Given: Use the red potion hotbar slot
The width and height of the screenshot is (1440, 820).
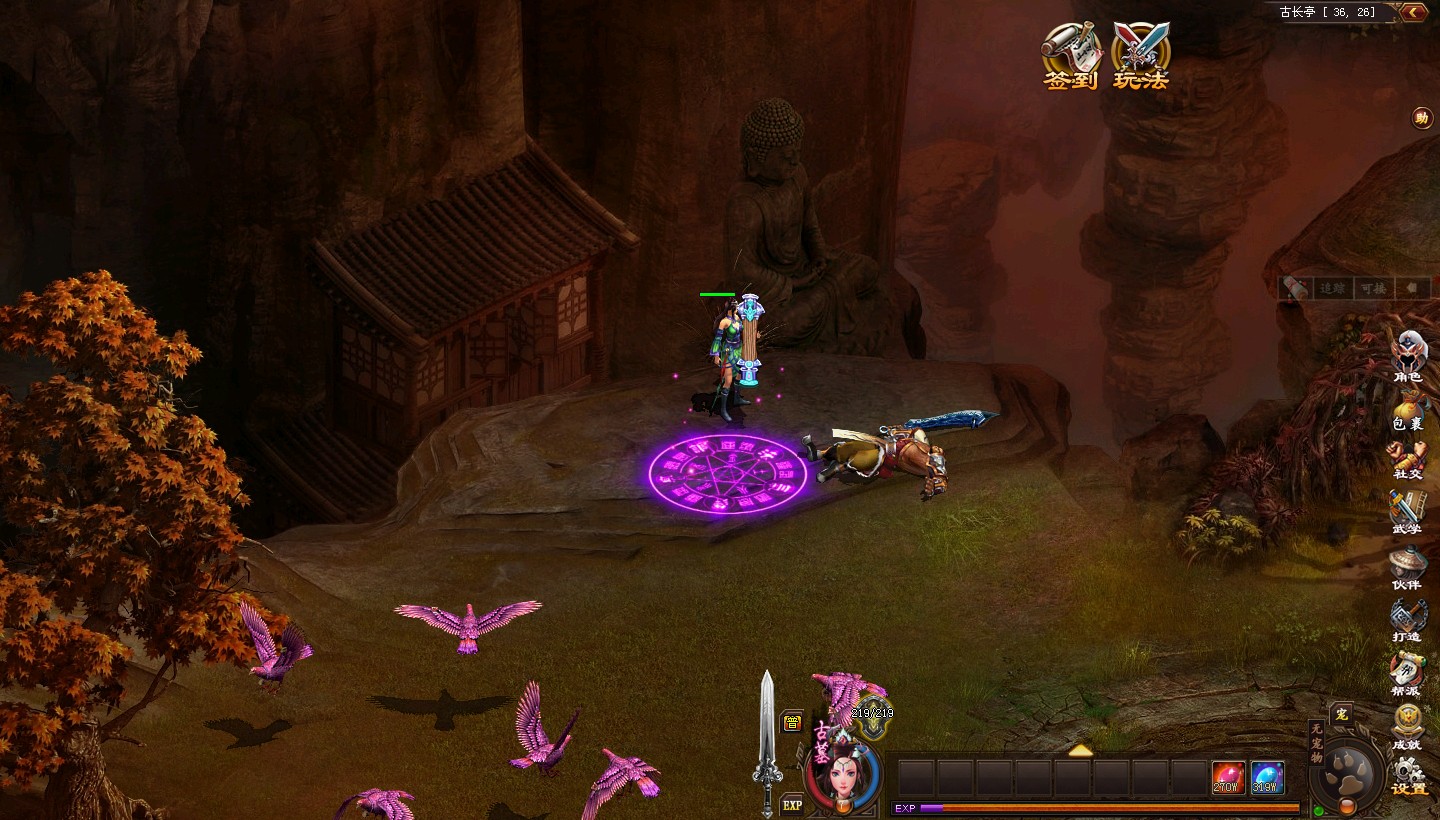Looking at the screenshot, I should click(1228, 777).
